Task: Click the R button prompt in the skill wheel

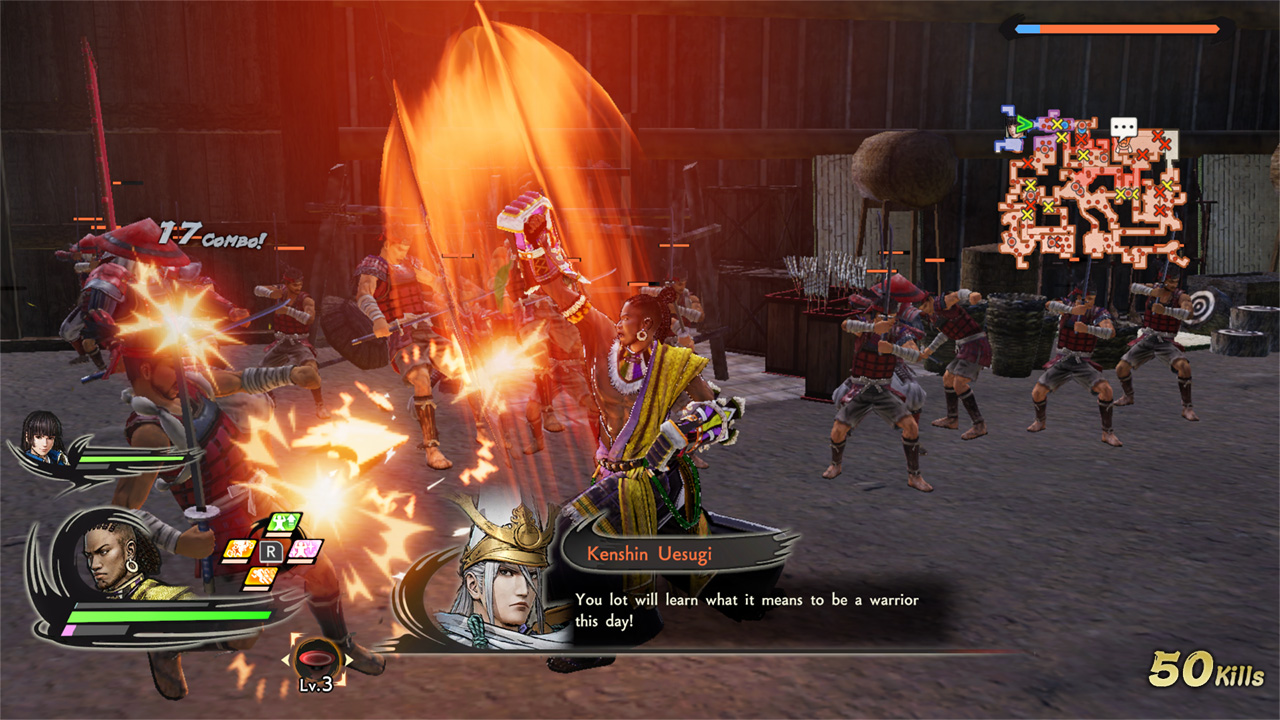Action: pyautogui.click(x=270, y=551)
